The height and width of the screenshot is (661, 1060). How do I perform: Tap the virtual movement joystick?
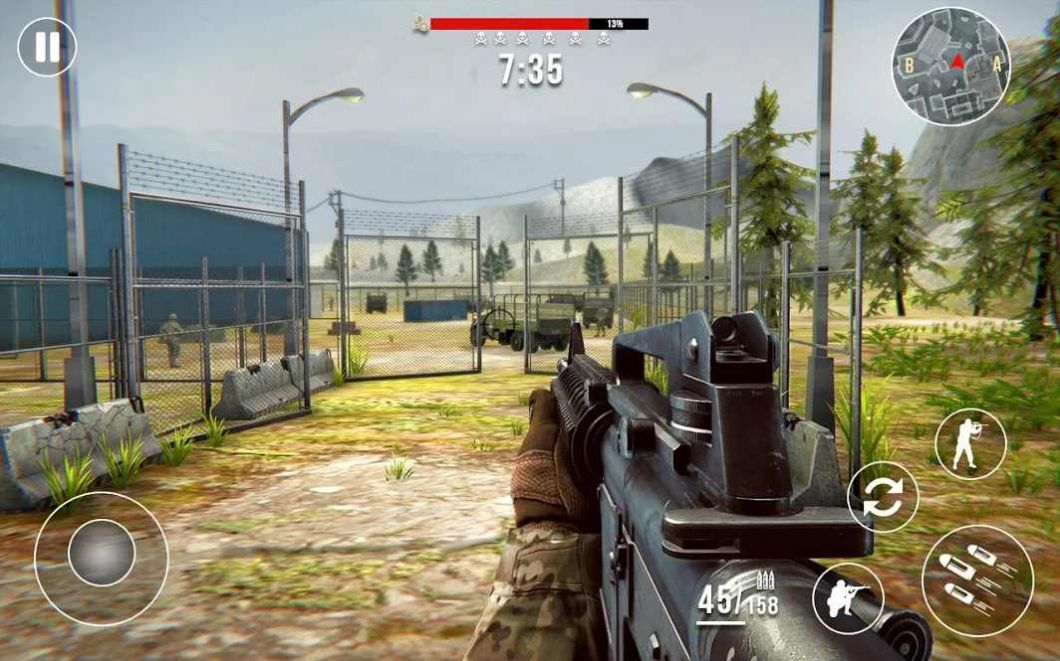[x=101, y=553]
